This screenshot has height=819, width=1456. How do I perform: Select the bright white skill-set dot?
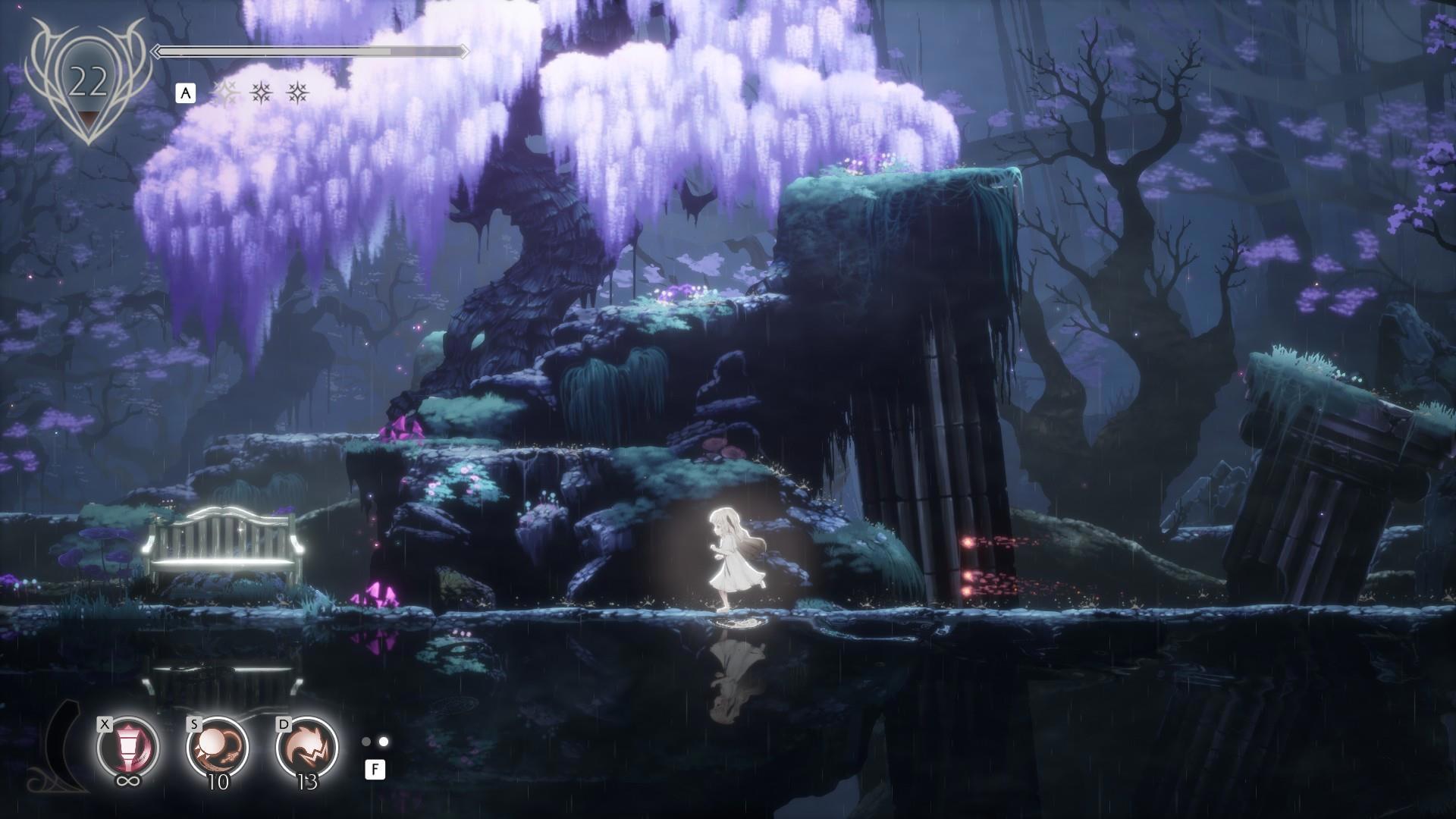[384, 742]
